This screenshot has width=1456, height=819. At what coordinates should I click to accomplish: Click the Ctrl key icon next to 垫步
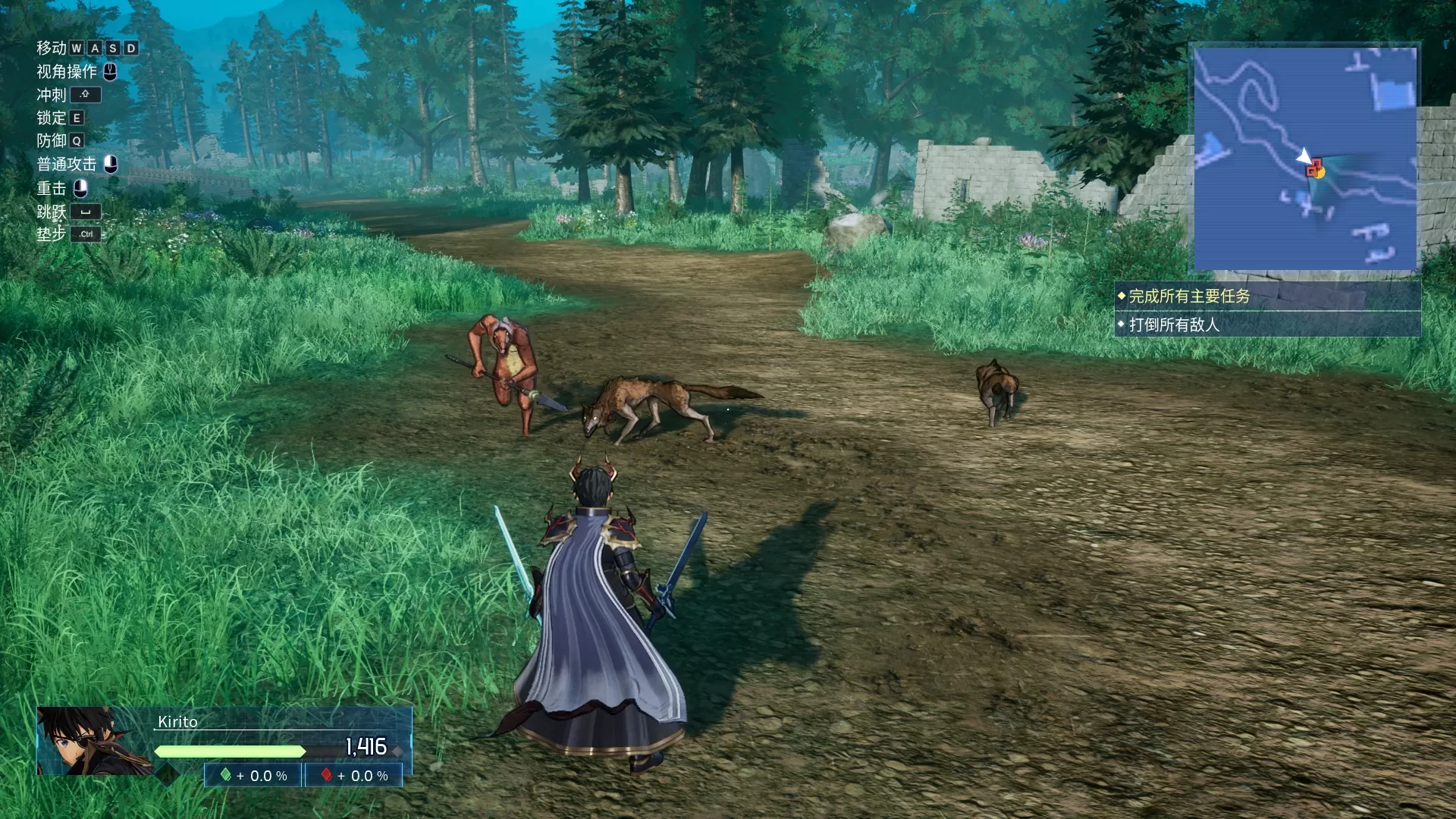(86, 234)
